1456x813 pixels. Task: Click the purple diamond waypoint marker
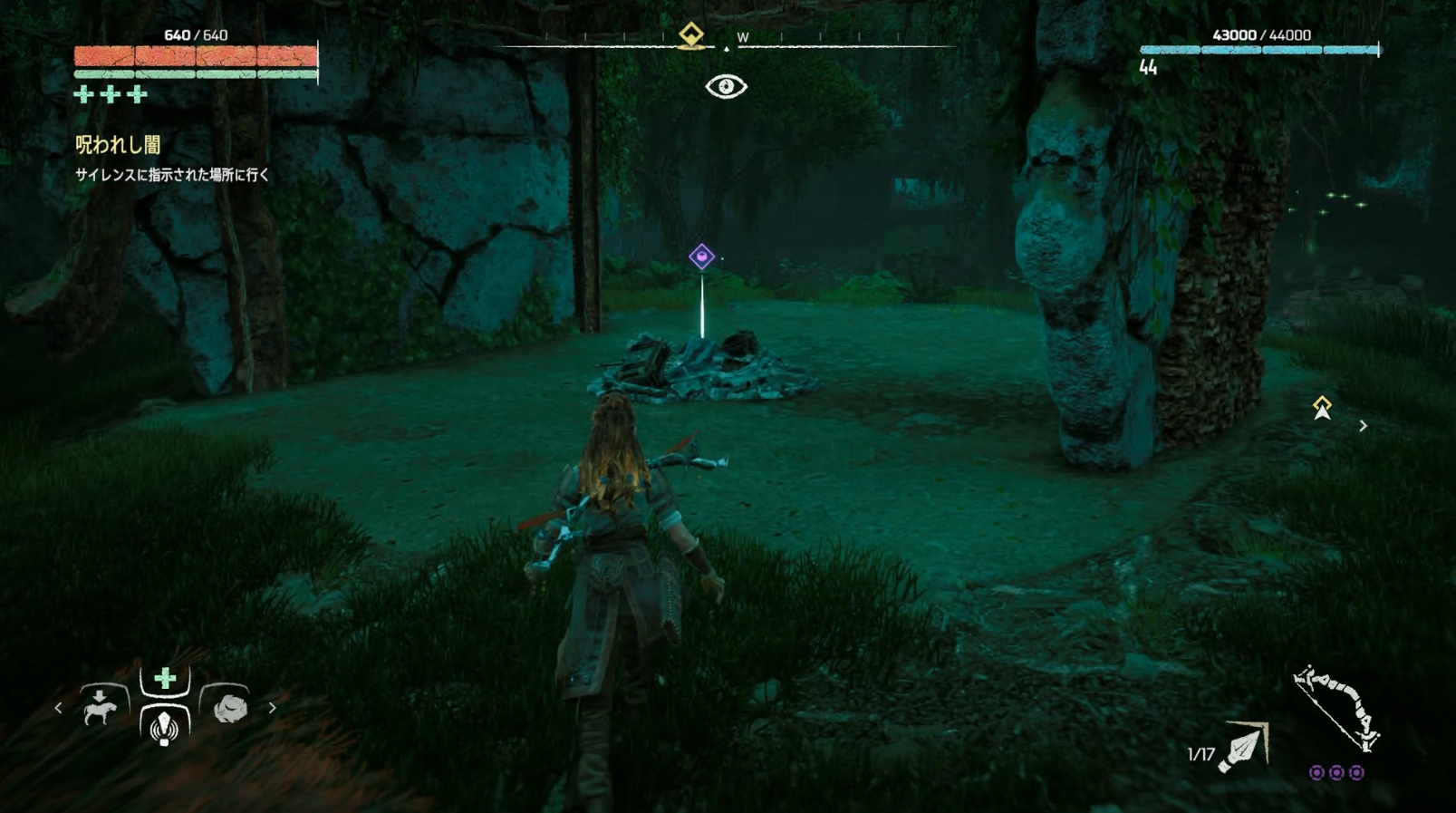[x=701, y=256]
